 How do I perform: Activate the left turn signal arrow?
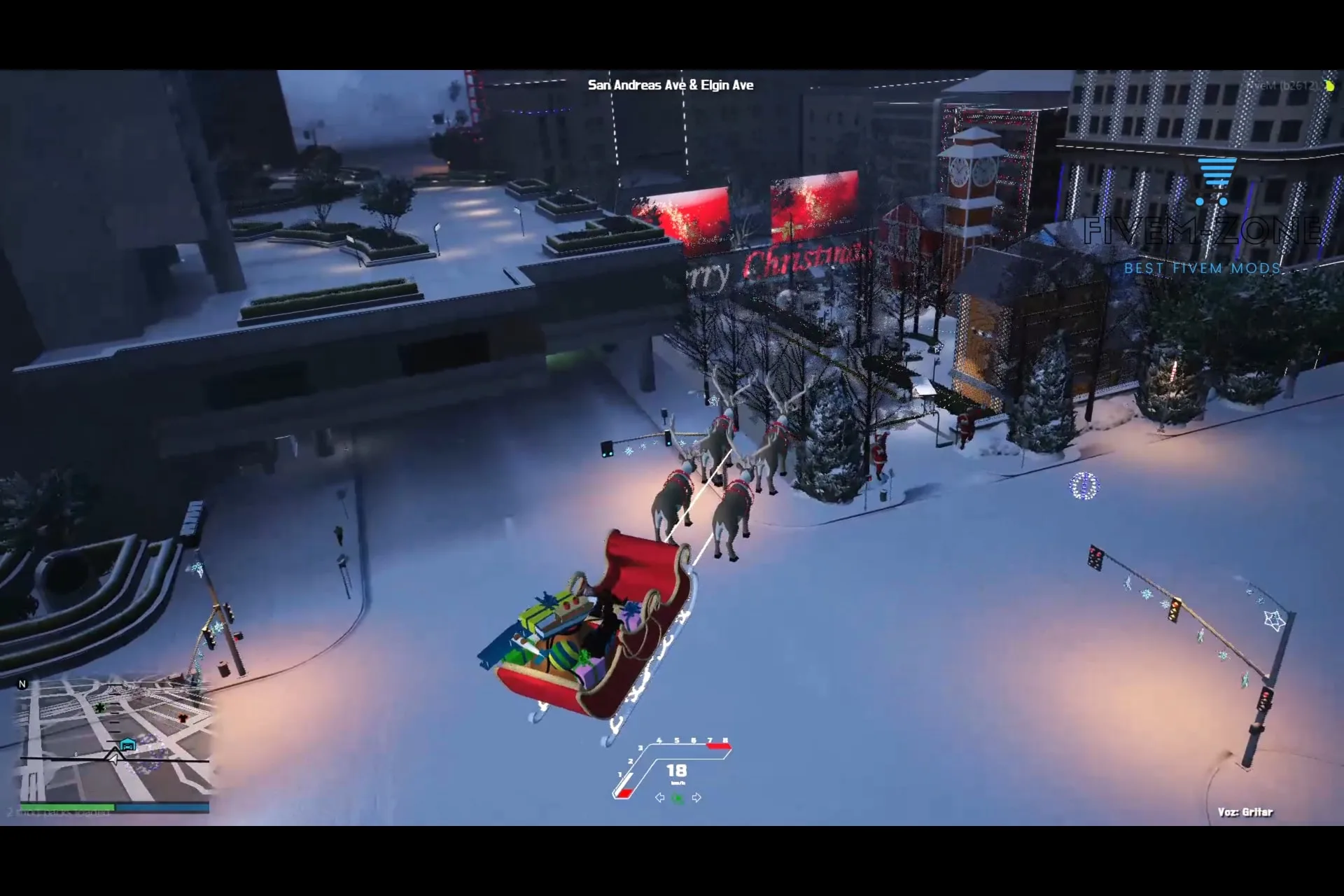(x=659, y=798)
